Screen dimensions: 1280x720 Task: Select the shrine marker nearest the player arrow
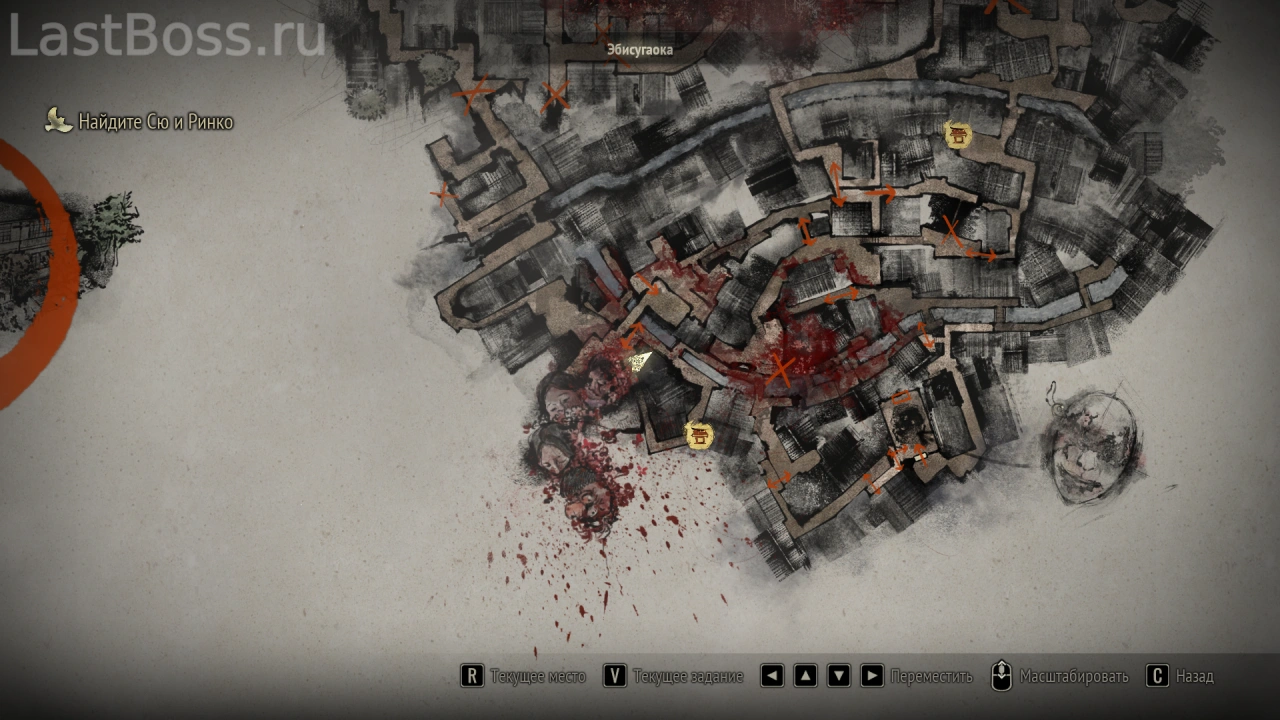(698, 434)
